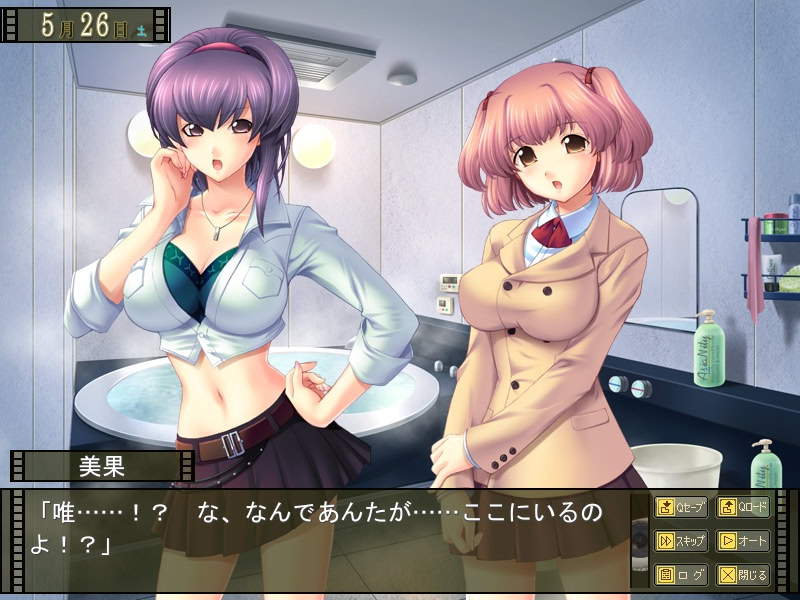Hide the text window with 閉じる
800x600 pixels.
(x=743, y=575)
